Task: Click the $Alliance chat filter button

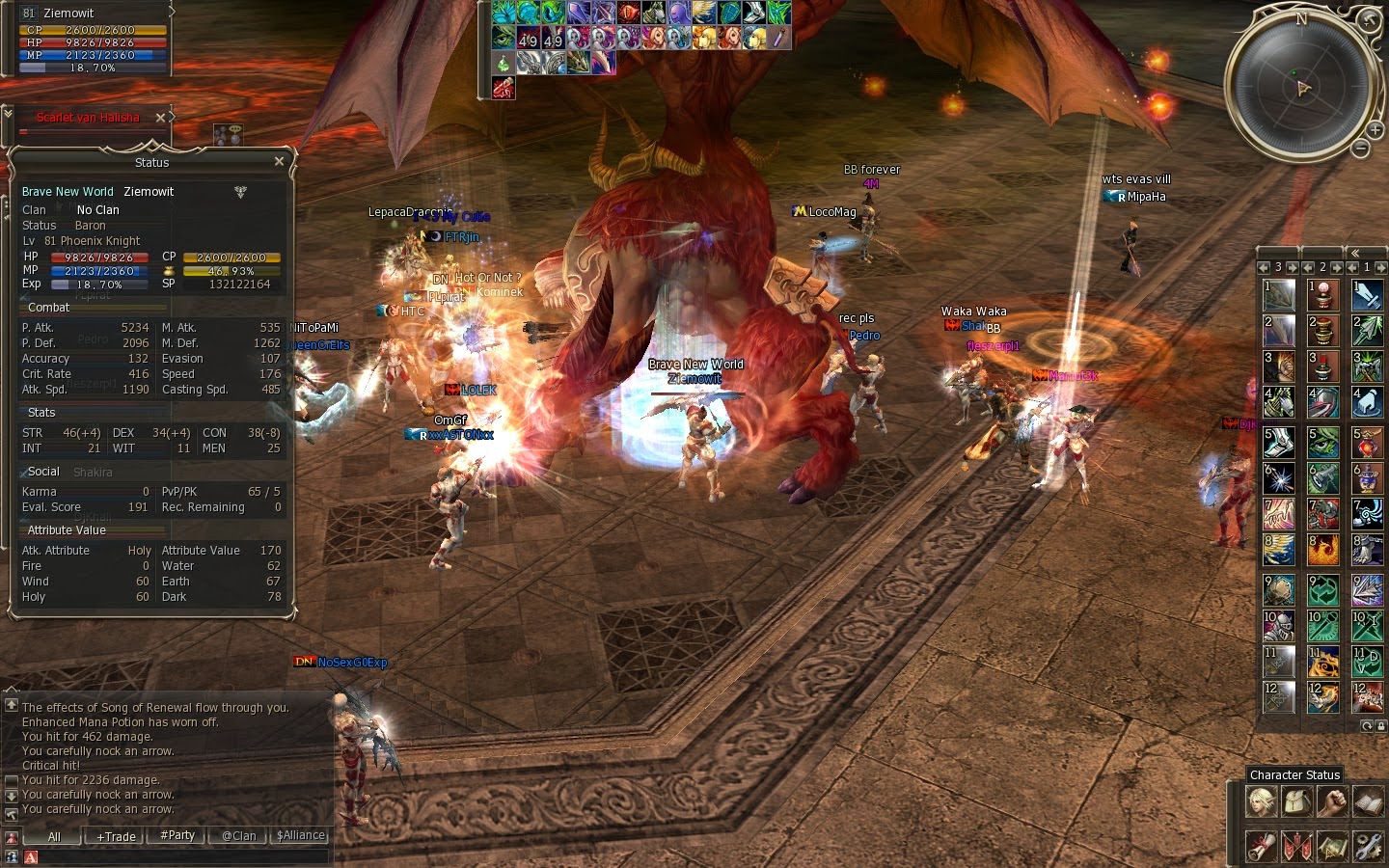Action: pyautogui.click(x=300, y=836)
